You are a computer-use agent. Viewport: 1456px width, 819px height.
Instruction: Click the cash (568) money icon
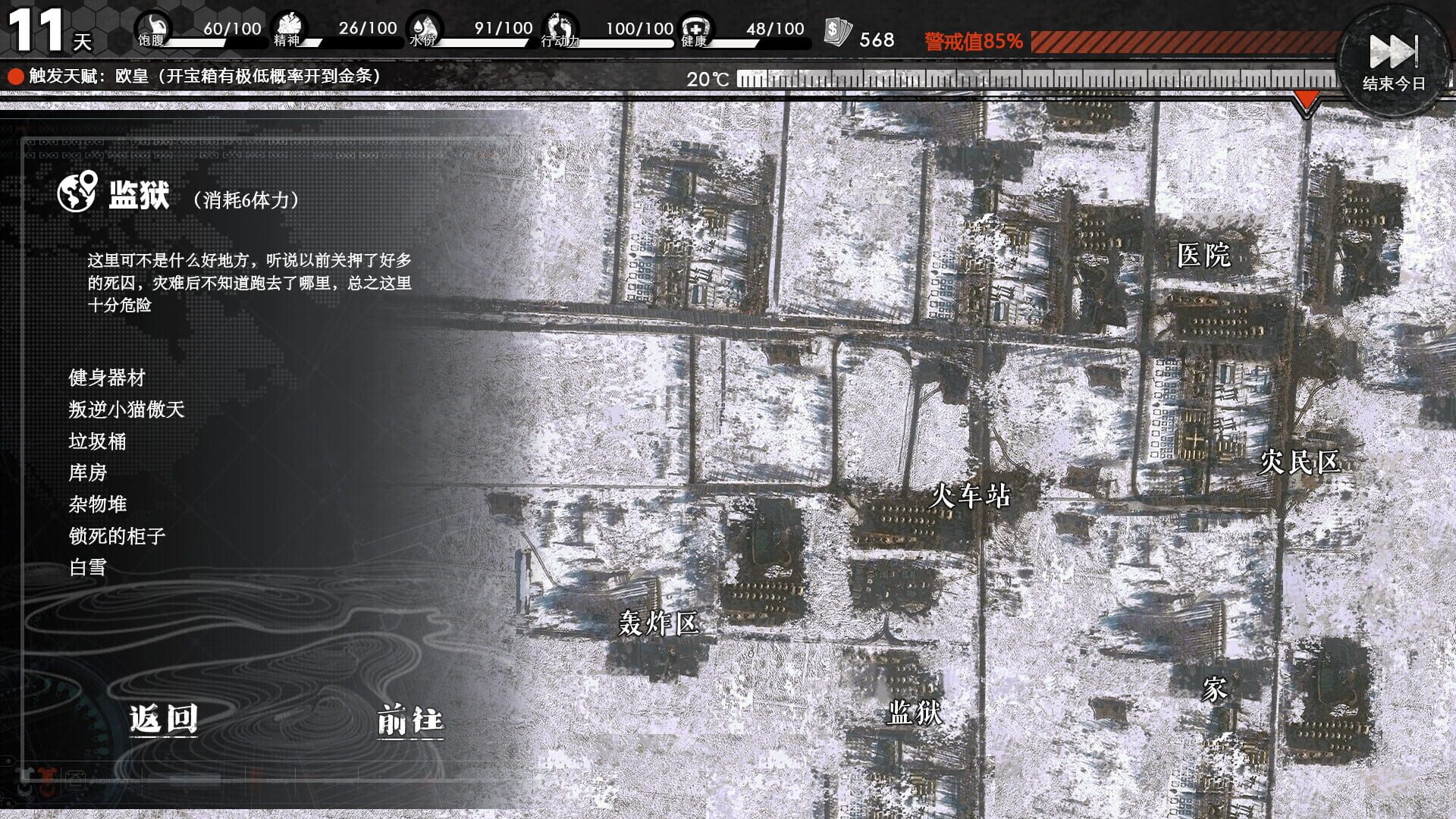(x=836, y=30)
